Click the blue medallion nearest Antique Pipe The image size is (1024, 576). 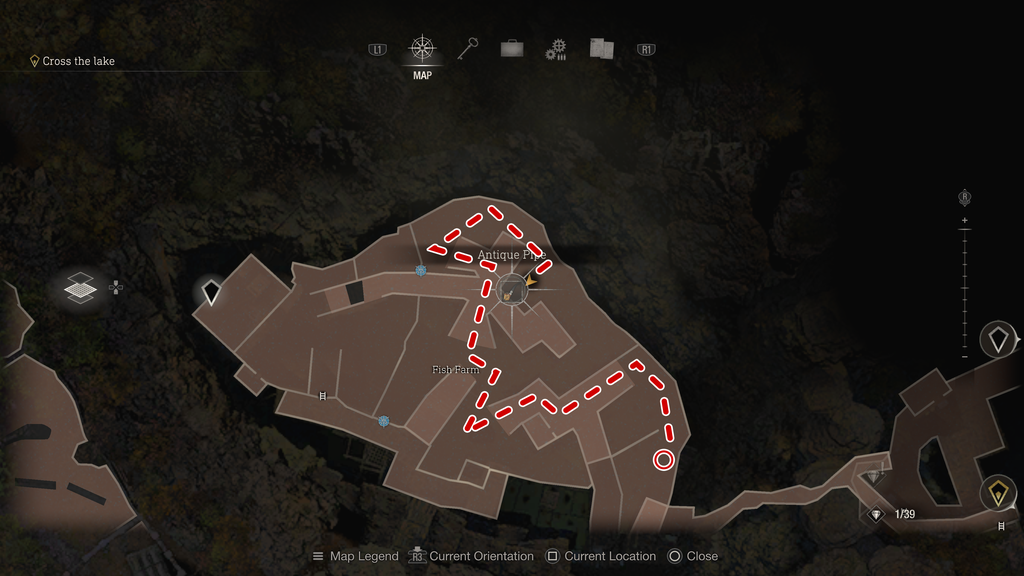coord(422,271)
